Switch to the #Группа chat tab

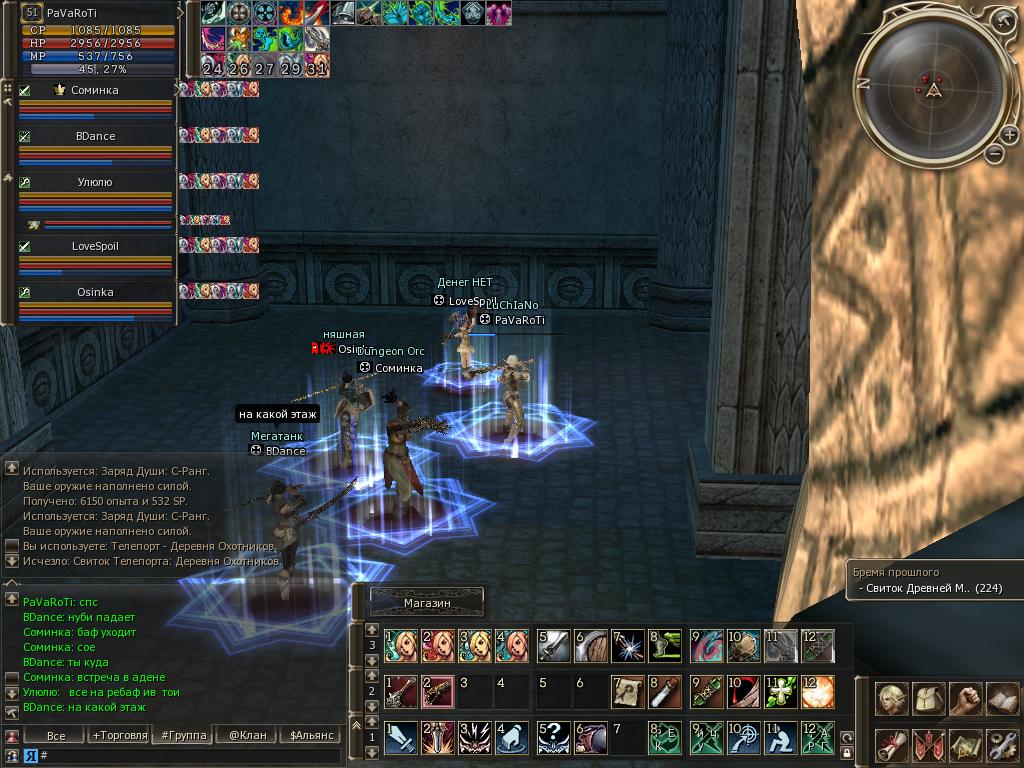184,735
